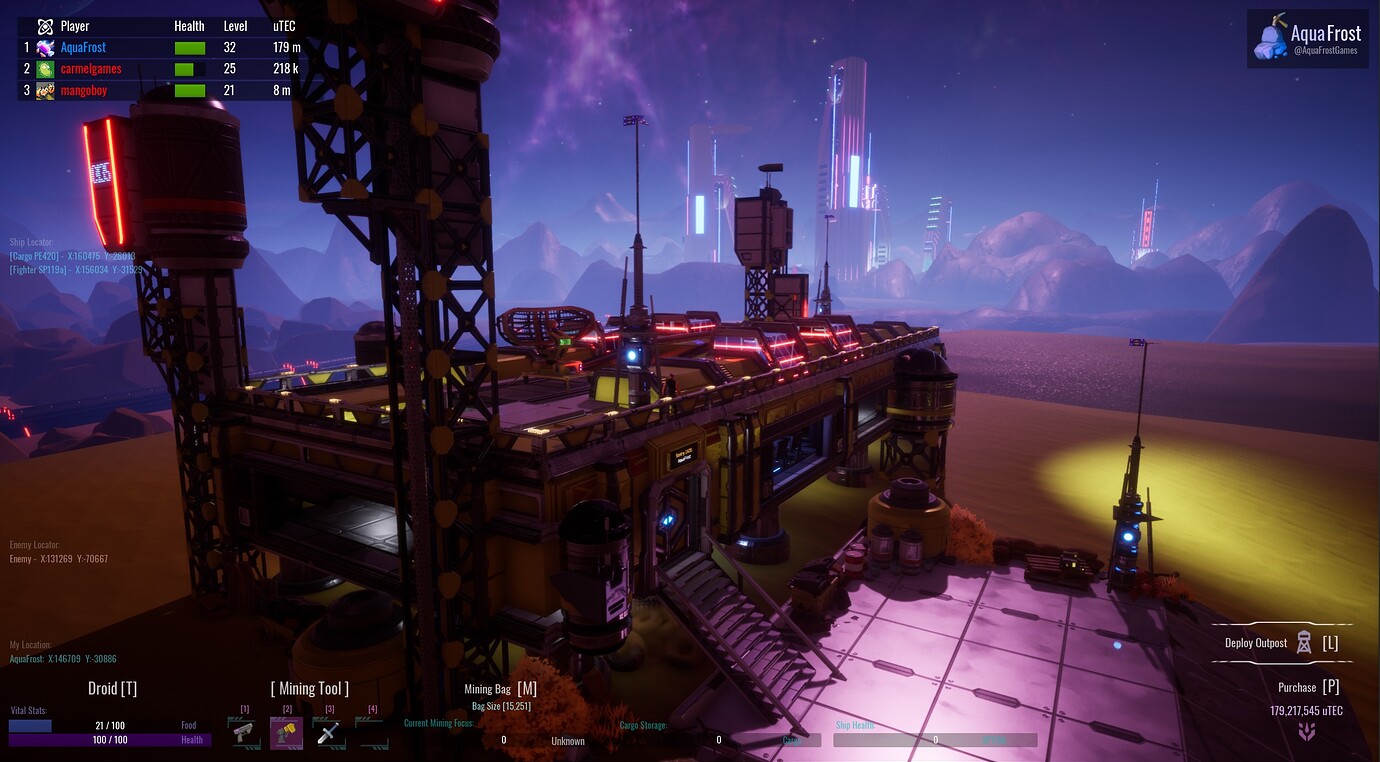Click the empty hotbar slot 4
The width and height of the screenshot is (1380, 762).
[x=373, y=731]
